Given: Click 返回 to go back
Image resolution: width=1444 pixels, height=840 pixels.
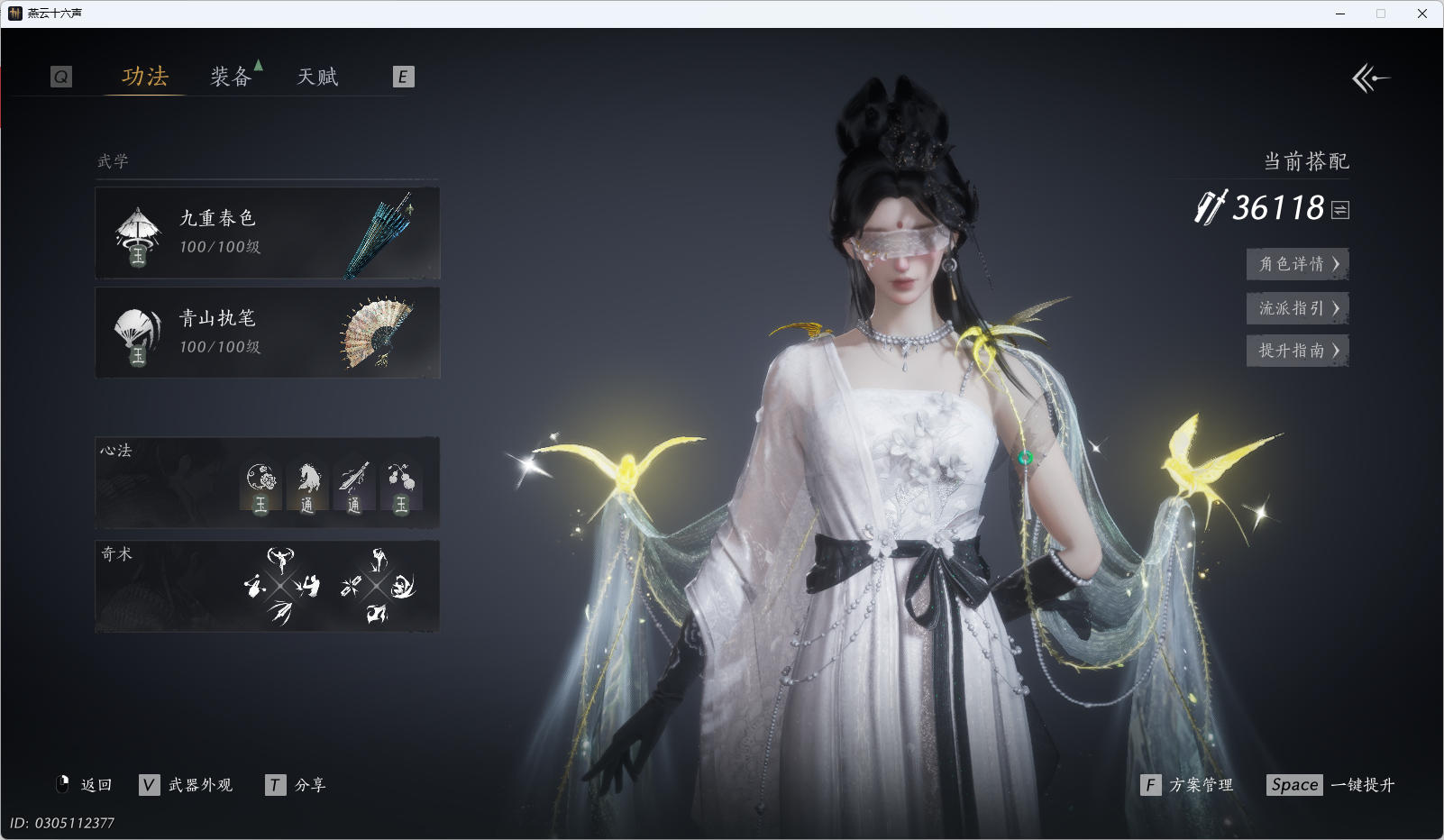Looking at the screenshot, I should [86, 785].
